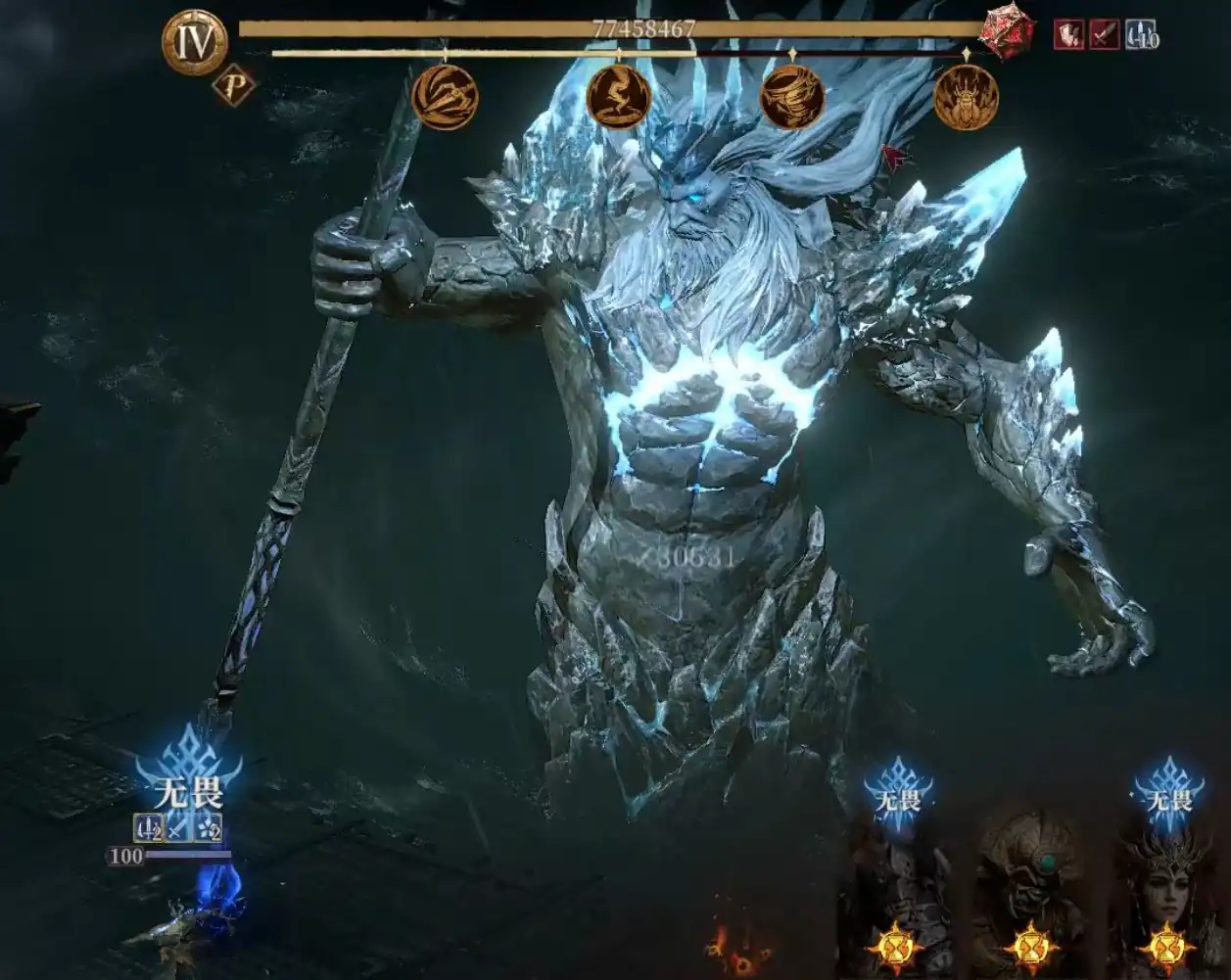View the boss's blue stacked buff icon

pyautogui.click(x=1142, y=35)
